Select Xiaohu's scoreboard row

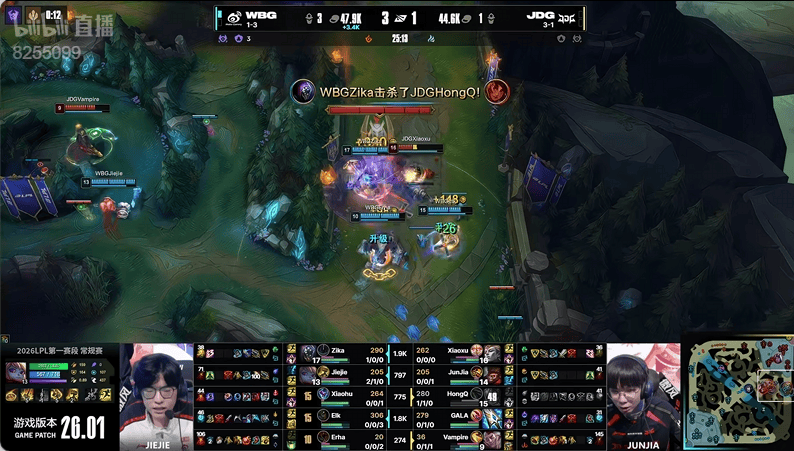340,395
